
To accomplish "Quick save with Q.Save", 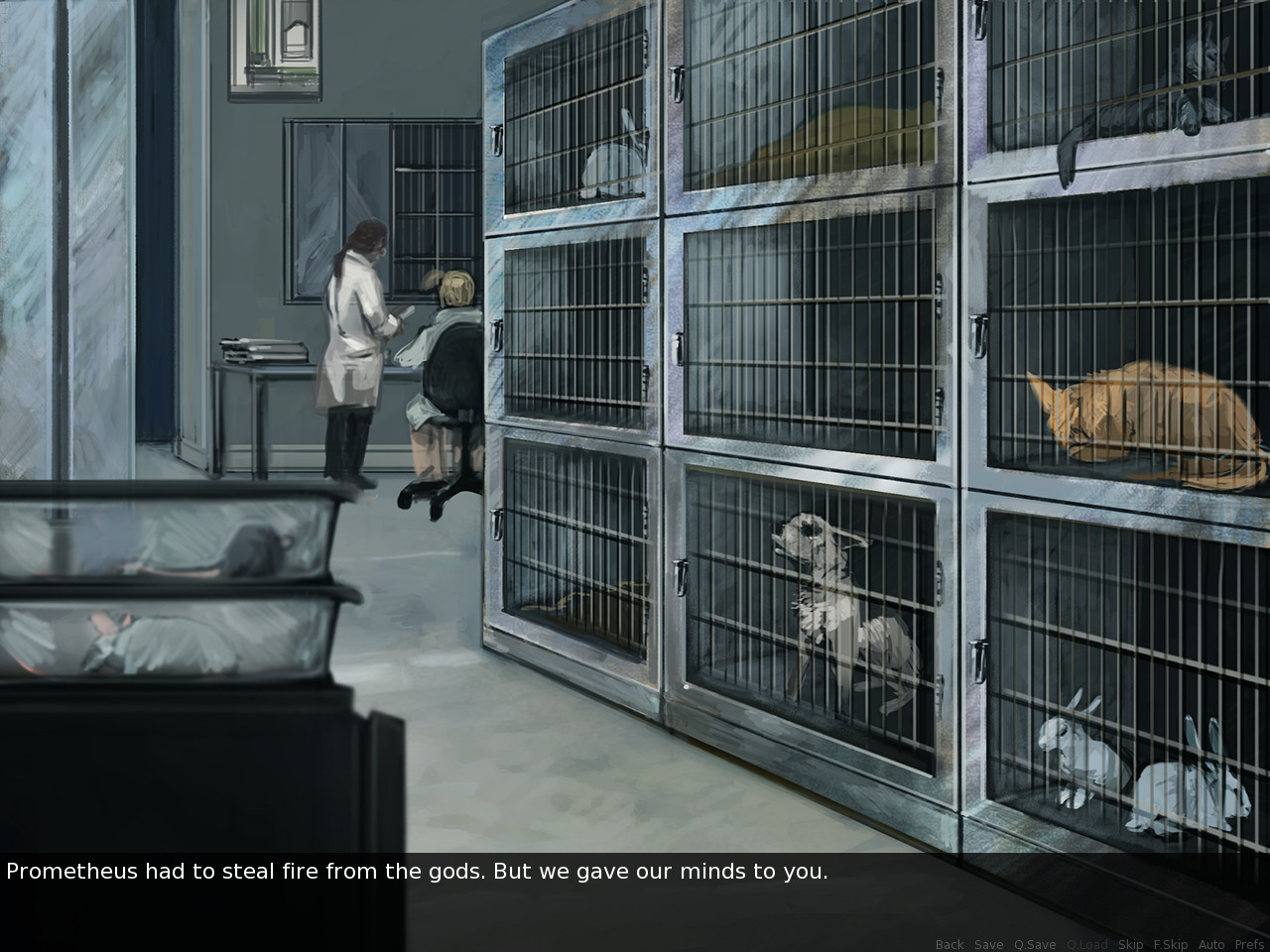I will pyautogui.click(x=1034, y=944).
